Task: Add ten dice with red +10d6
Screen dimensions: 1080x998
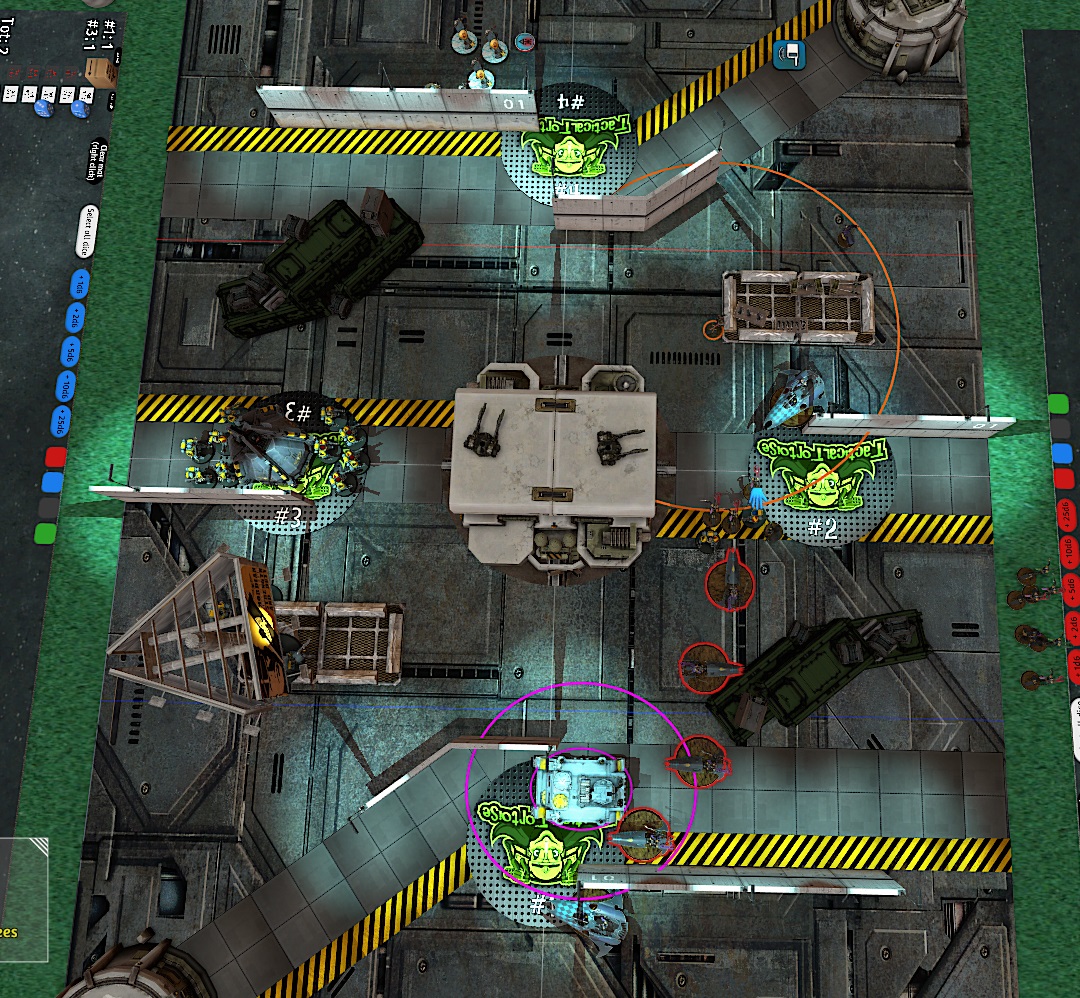Action: [x=1070, y=553]
